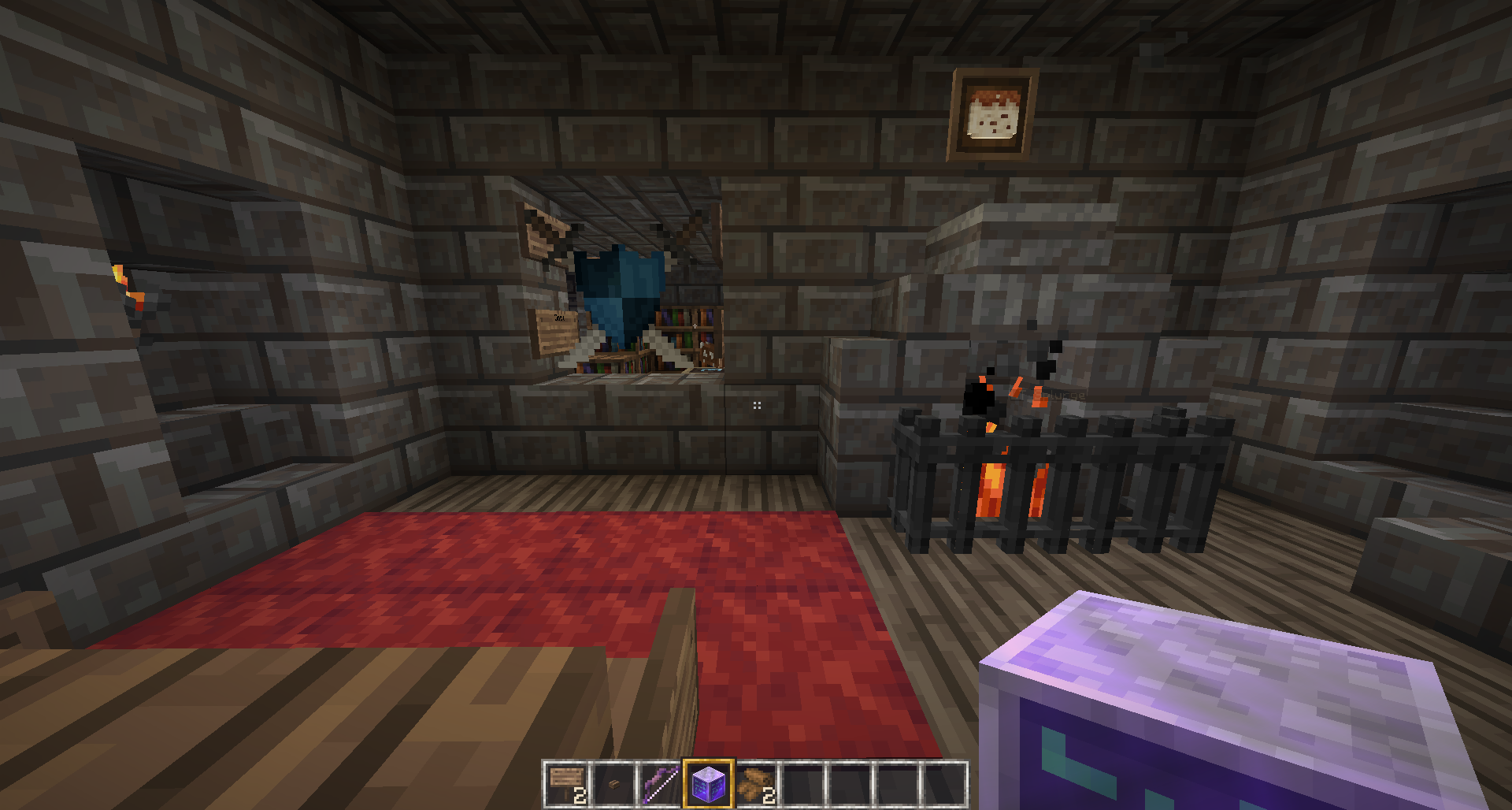1512x810 pixels.
Task: Select the enchanted bow hotbar slot
Action: pos(661,784)
